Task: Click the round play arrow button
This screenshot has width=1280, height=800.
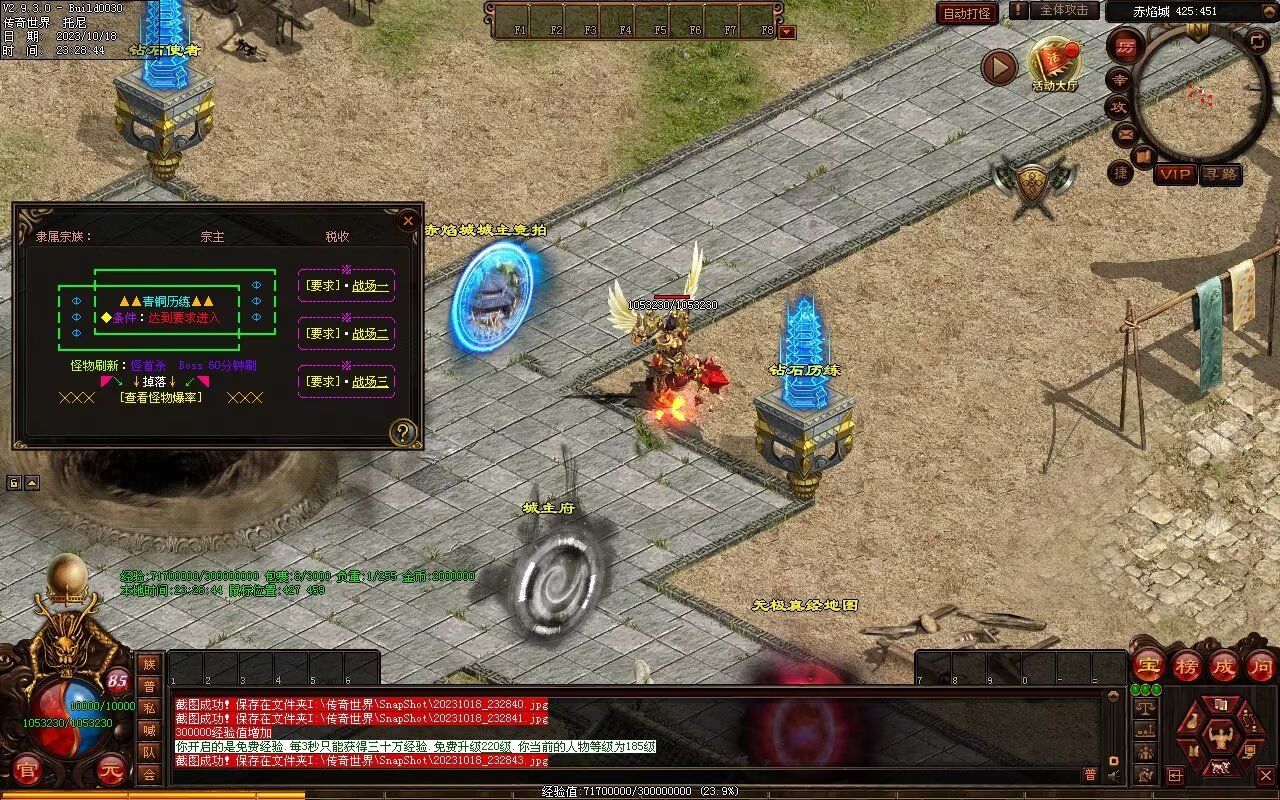Action: tap(998, 67)
